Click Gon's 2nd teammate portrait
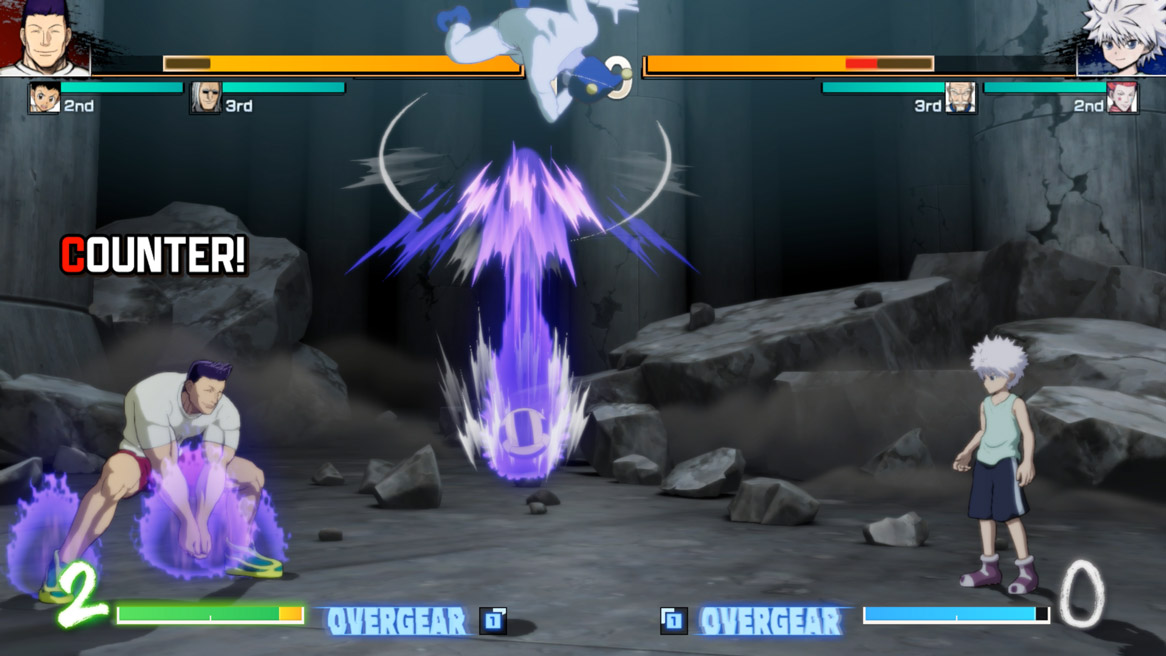The height and width of the screenshot is (656, 1166). (44, 98)
